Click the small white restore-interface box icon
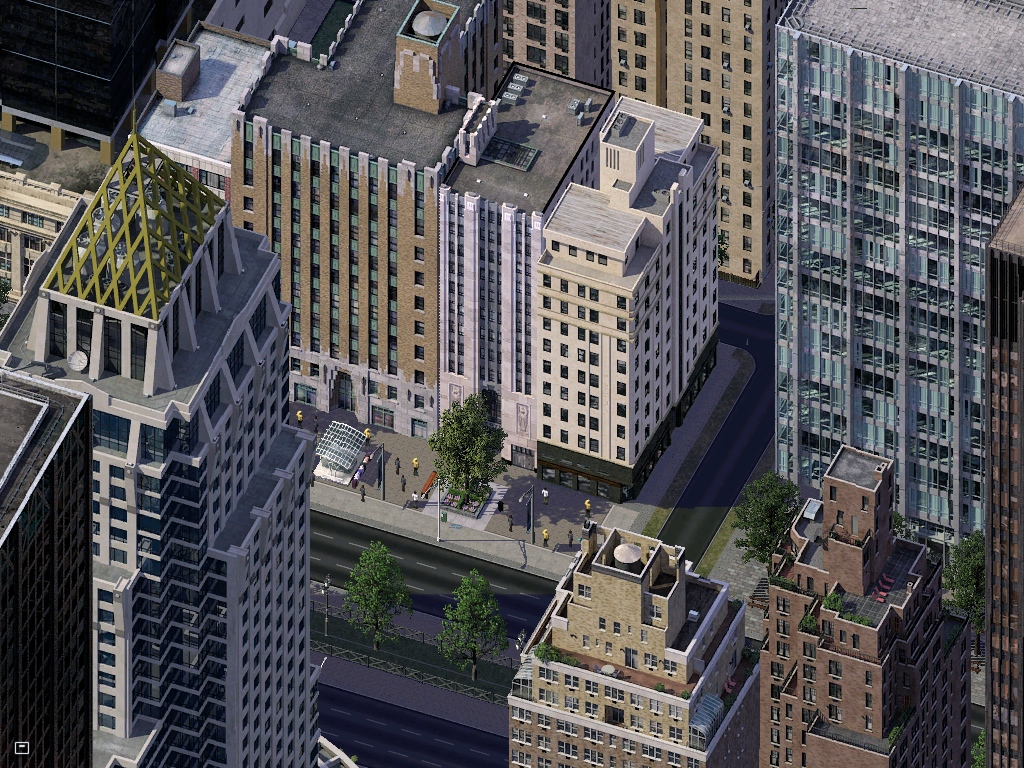1024x768 pixels. tap(22, 747)
